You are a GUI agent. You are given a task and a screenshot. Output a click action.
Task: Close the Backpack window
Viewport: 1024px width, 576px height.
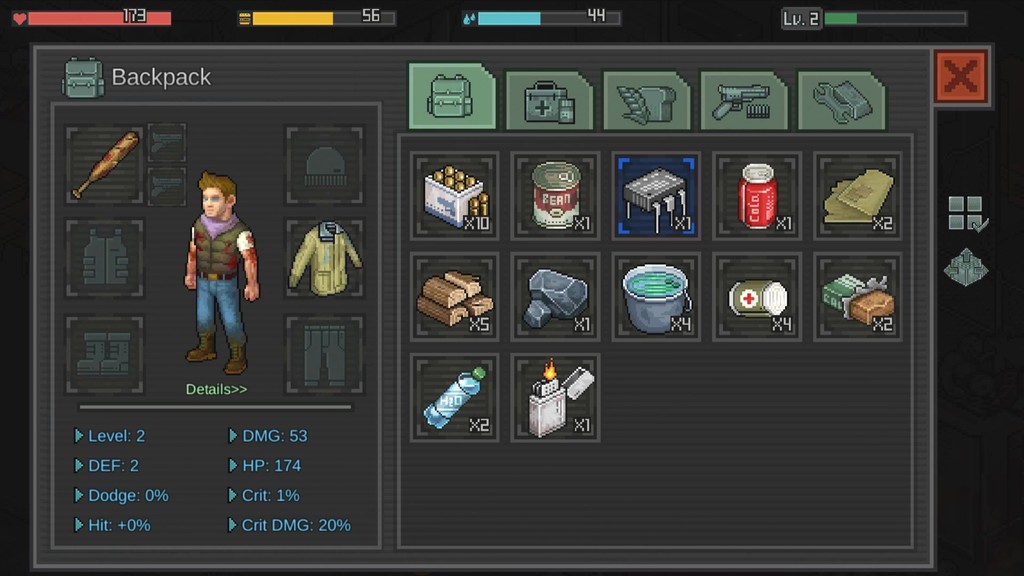(x=961, y=77)
